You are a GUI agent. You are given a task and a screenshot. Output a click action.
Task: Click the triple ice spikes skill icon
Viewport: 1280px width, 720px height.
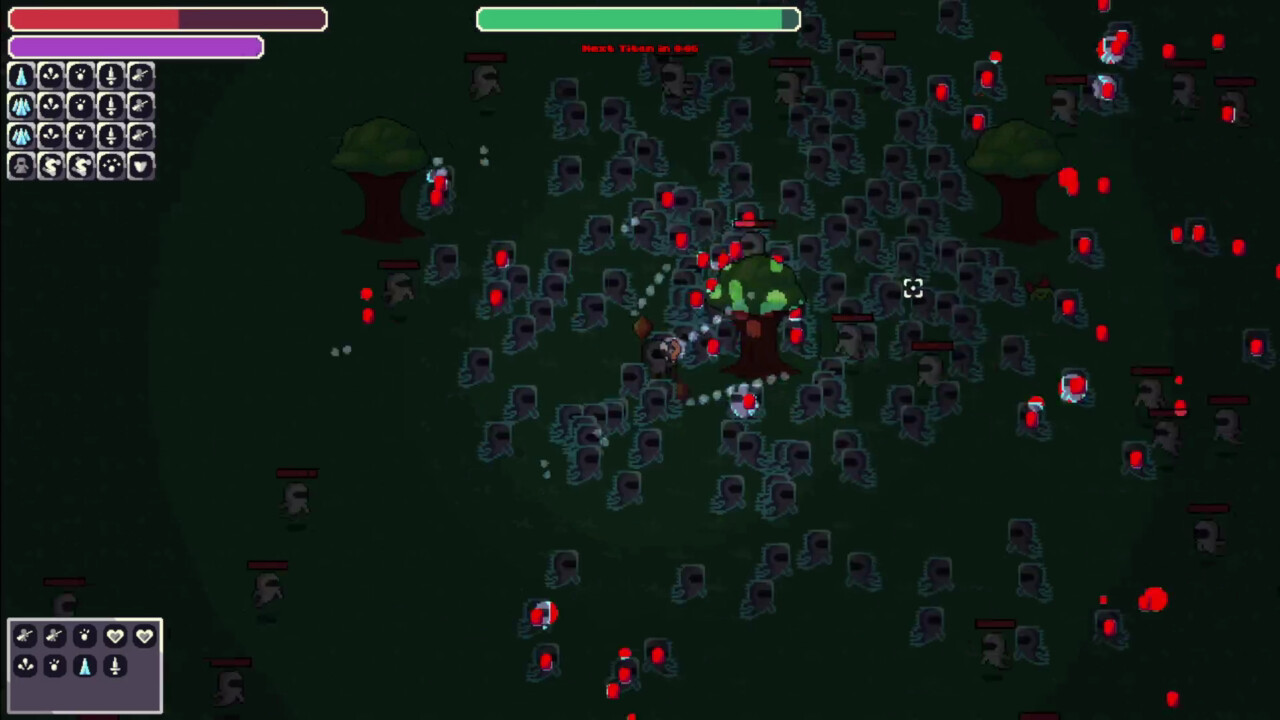click(x=21, y=105)
